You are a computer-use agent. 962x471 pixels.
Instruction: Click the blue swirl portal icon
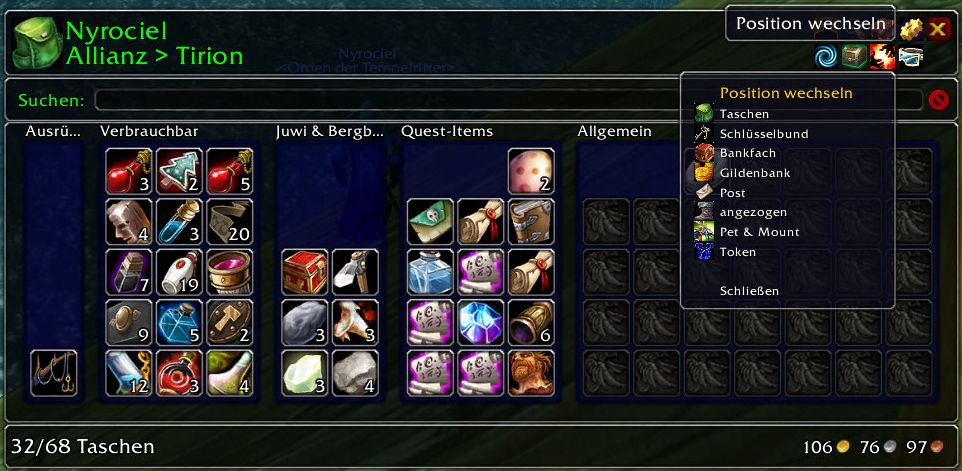826,56
